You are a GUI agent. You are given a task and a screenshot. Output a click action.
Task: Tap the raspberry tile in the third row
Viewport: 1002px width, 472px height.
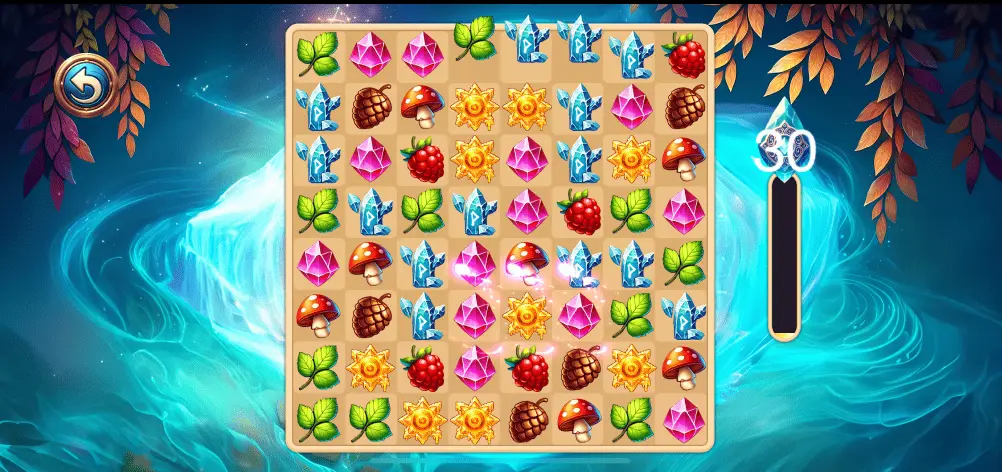tap(423, 159)
